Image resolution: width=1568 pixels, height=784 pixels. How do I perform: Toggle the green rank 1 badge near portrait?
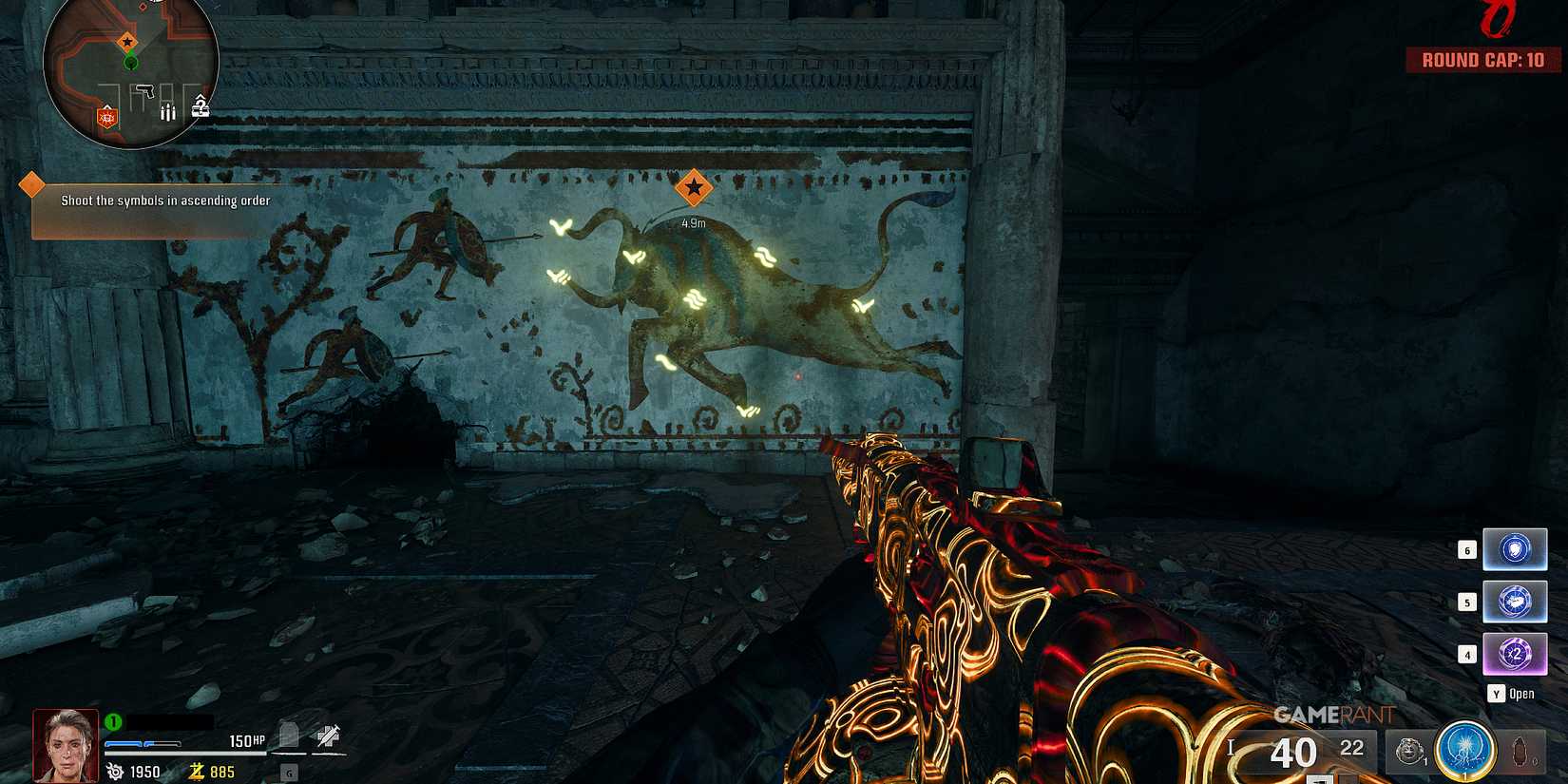[113, 722]
